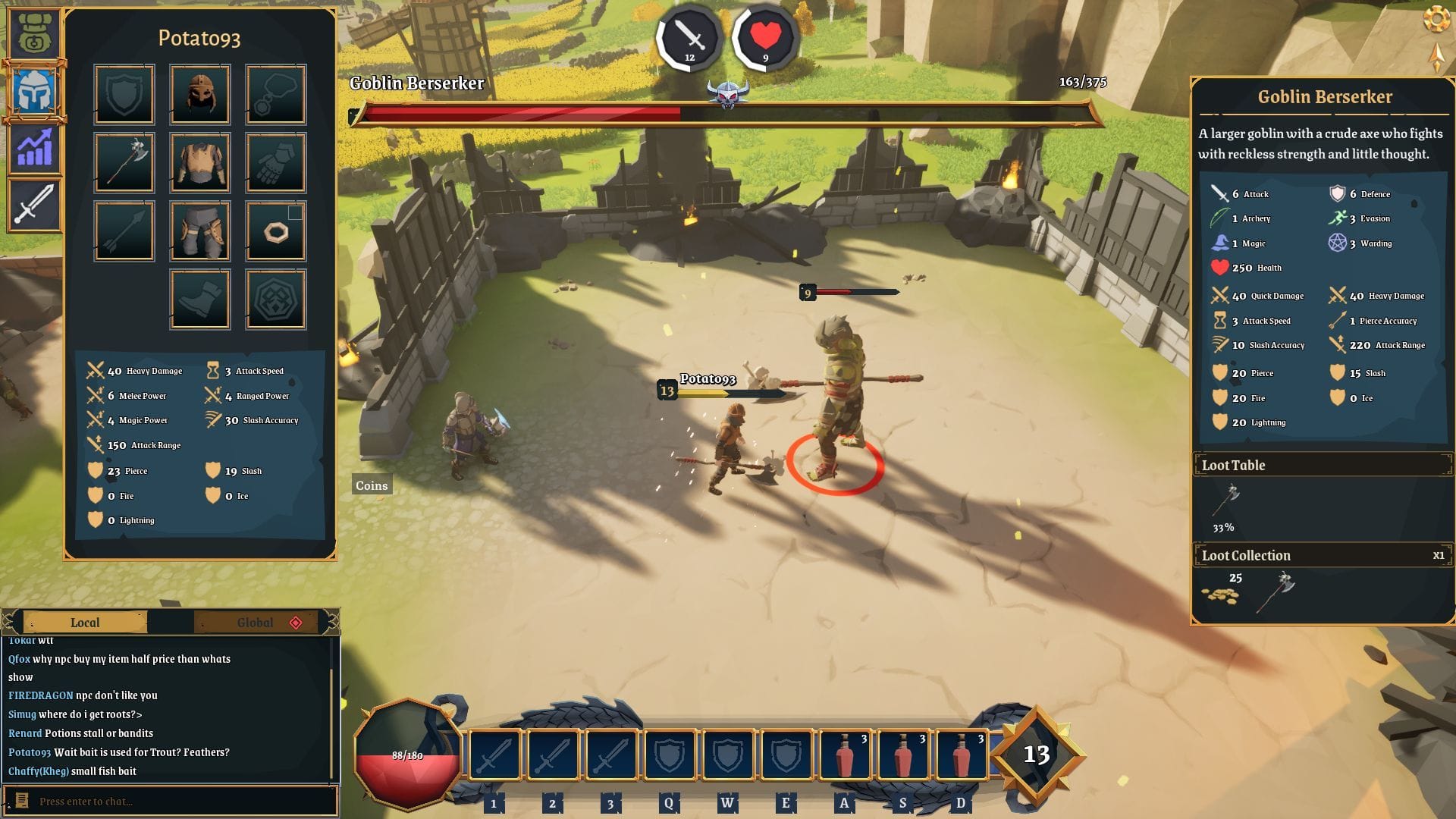The height and width of the screenshot is (819, 1456).
Task: Open the stats graph panel
Action: pos(35,147)
